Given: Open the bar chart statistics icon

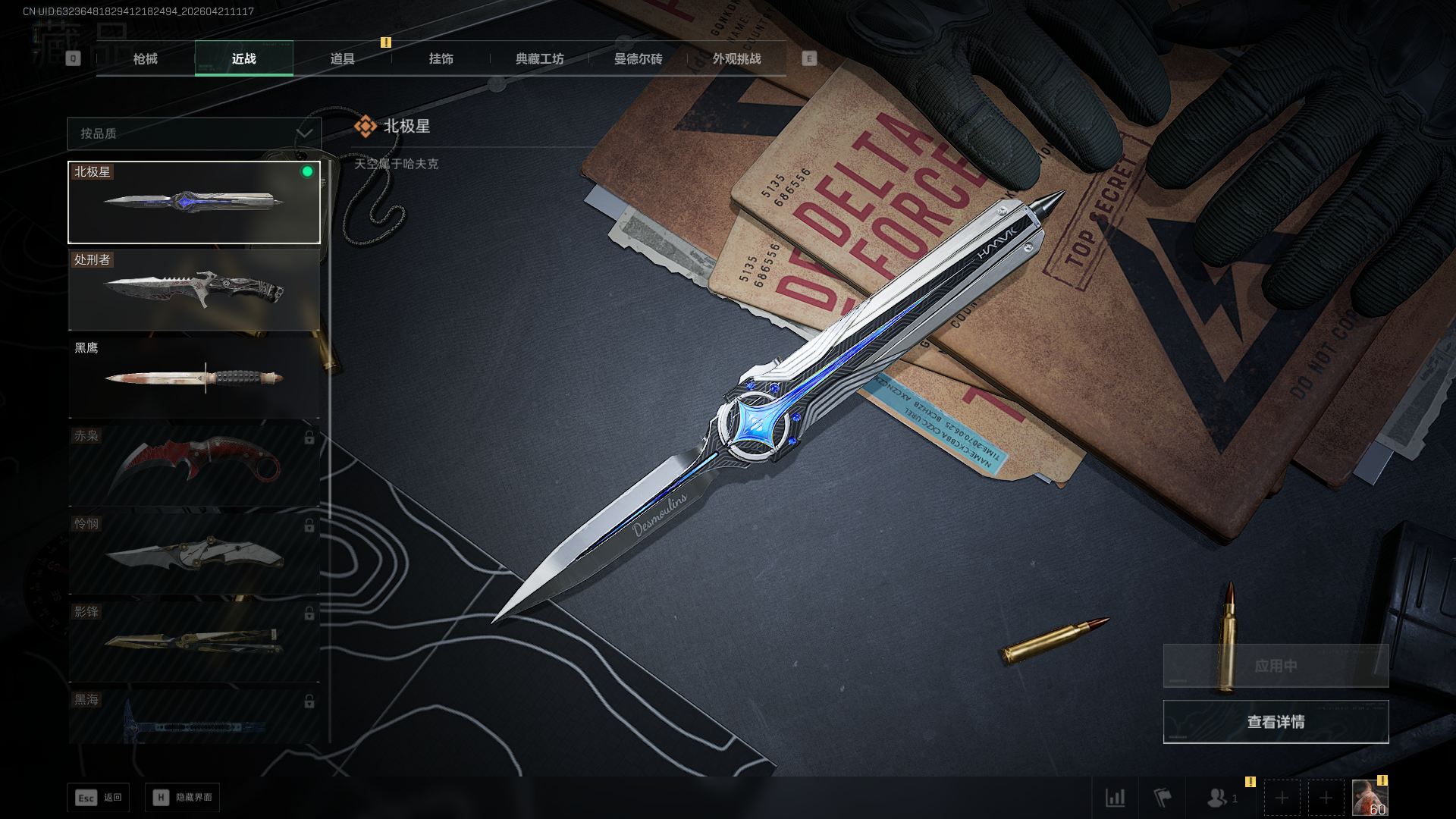Looking at the screenshot, I should 1115,798.
